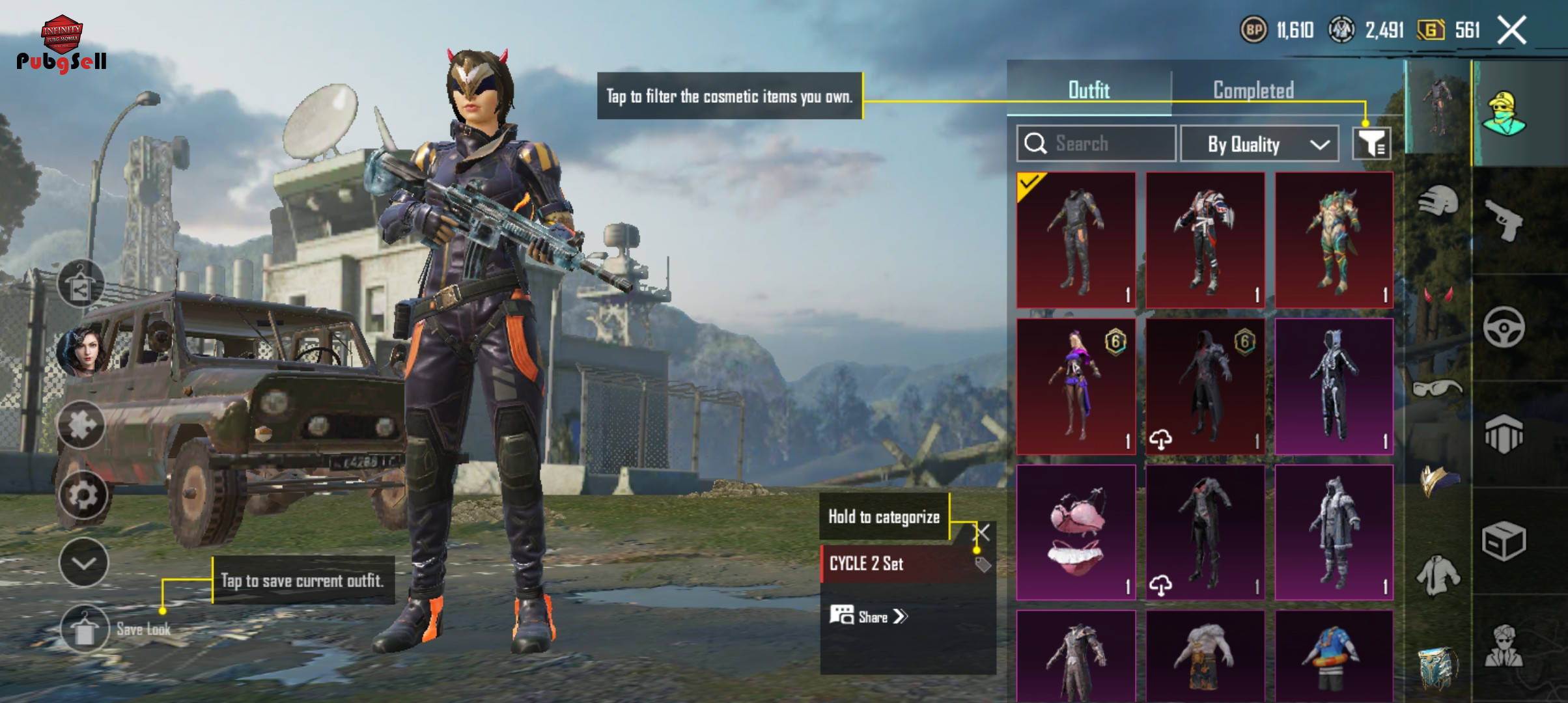The width and height of the screenshot is (1568, 703).
Task: Toggle the owned items filter funnel
Action: tap(1371, 143)
